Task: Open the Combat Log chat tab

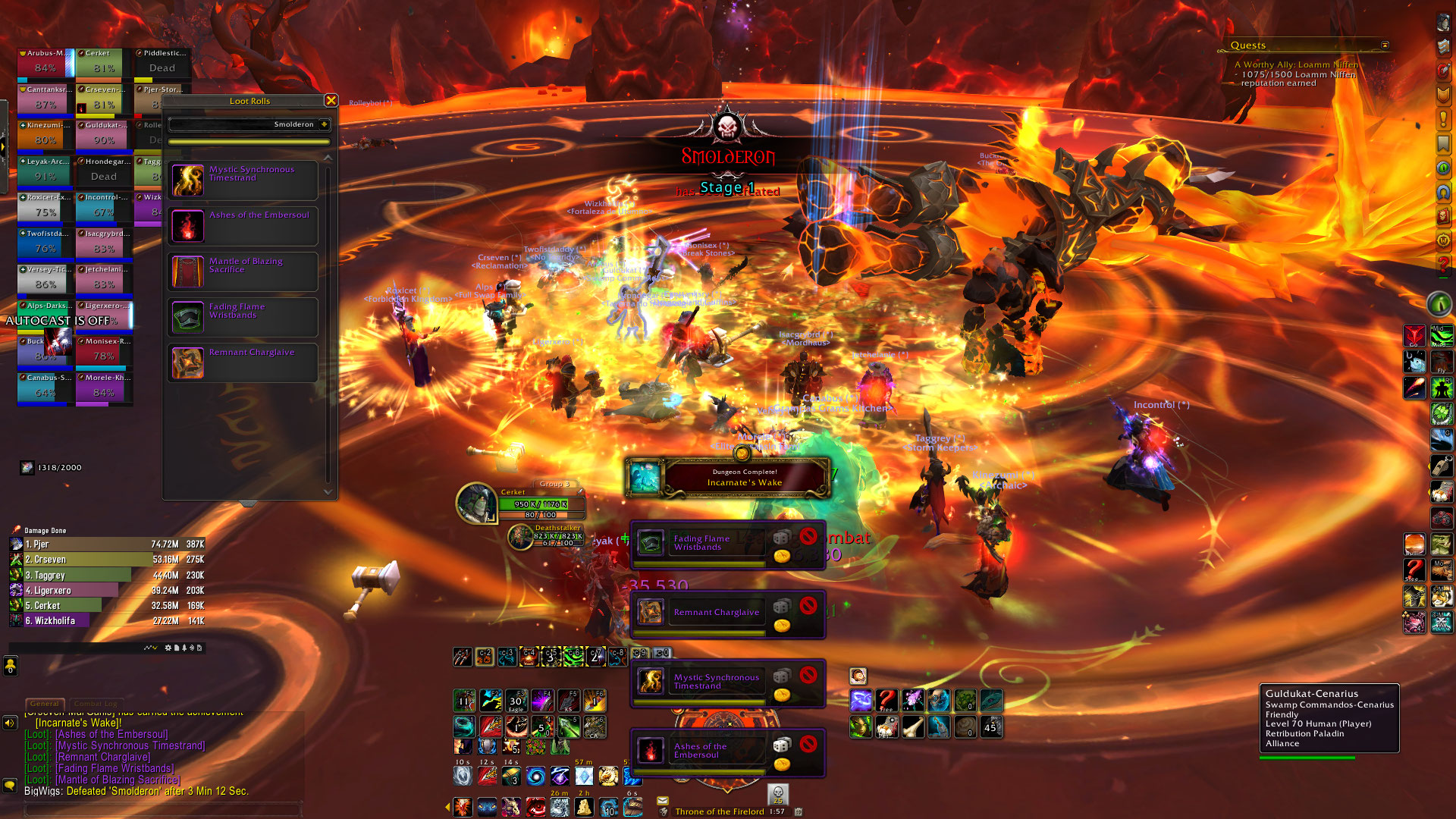Action: pyautogui.click(x=96, y=704)
